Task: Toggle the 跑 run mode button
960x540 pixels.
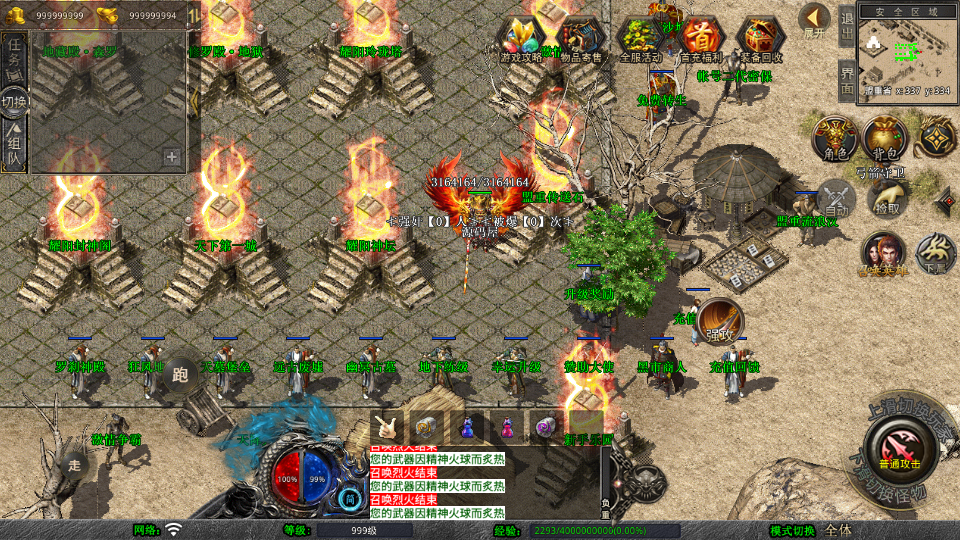Action: tap(180, 374)
